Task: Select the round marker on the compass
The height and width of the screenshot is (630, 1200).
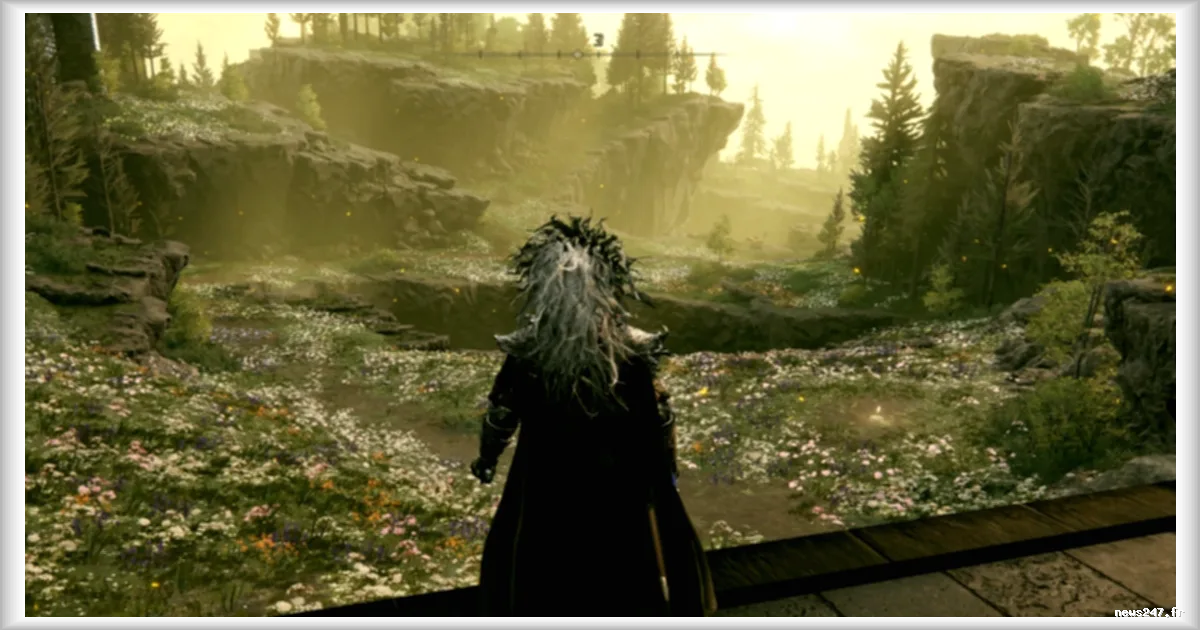Action: 578,54
